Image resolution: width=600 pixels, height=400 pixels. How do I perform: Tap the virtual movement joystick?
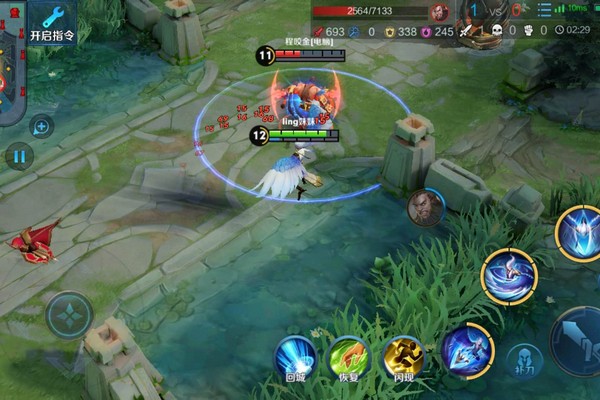[69, 316]
